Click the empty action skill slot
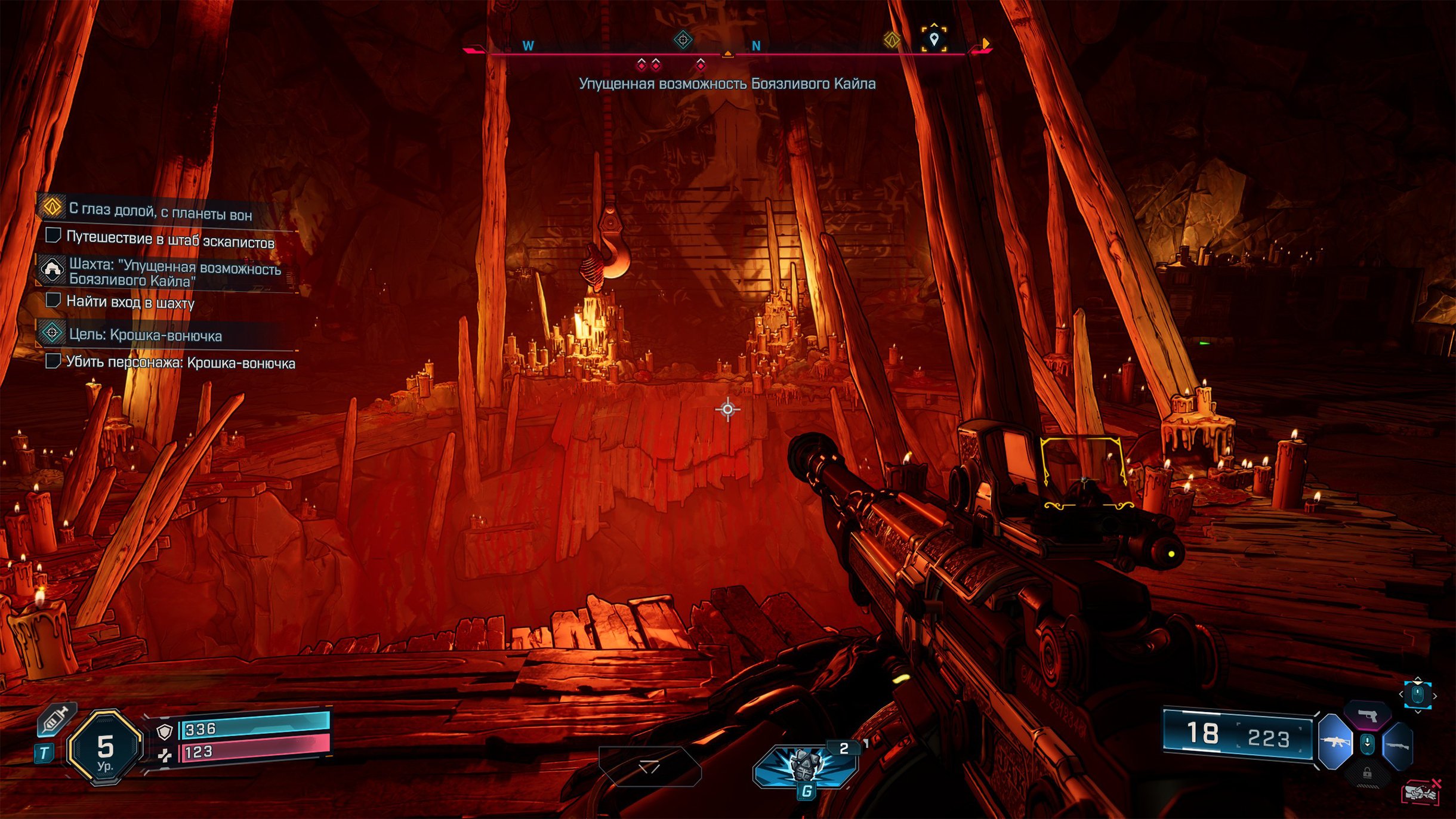 click(649, 767)
